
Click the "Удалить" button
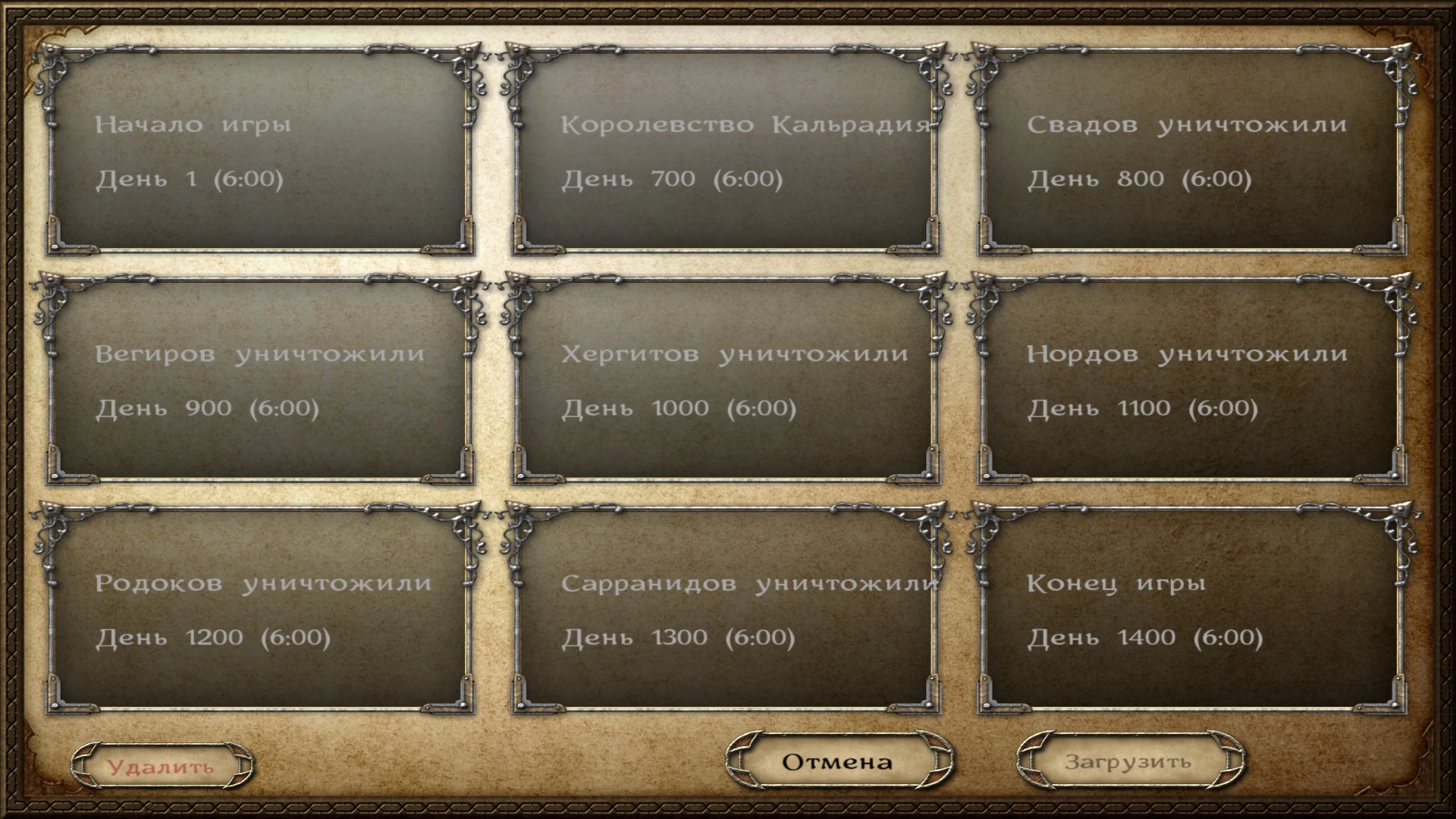[x=162, y=766]
